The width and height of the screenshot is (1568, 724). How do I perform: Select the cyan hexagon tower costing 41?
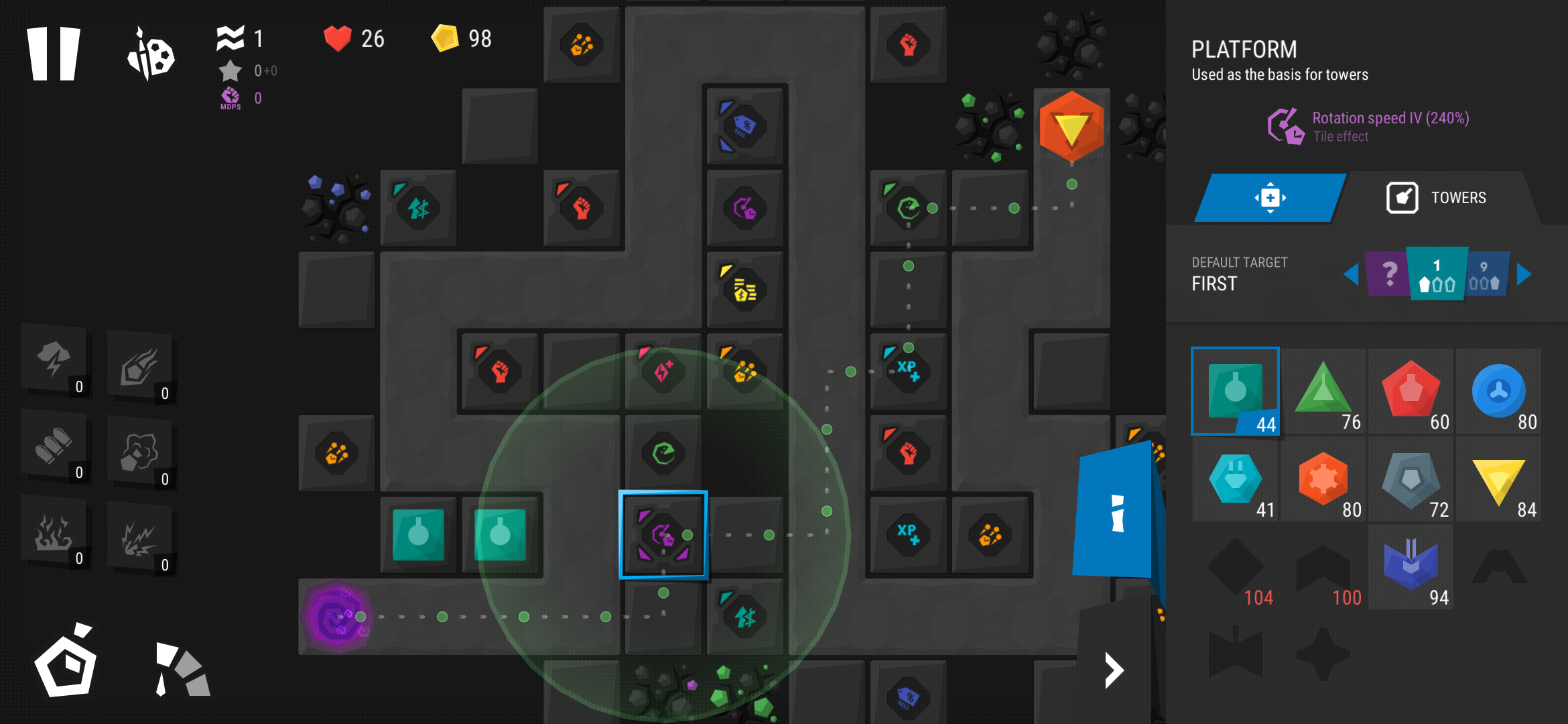pos(1235,479)
